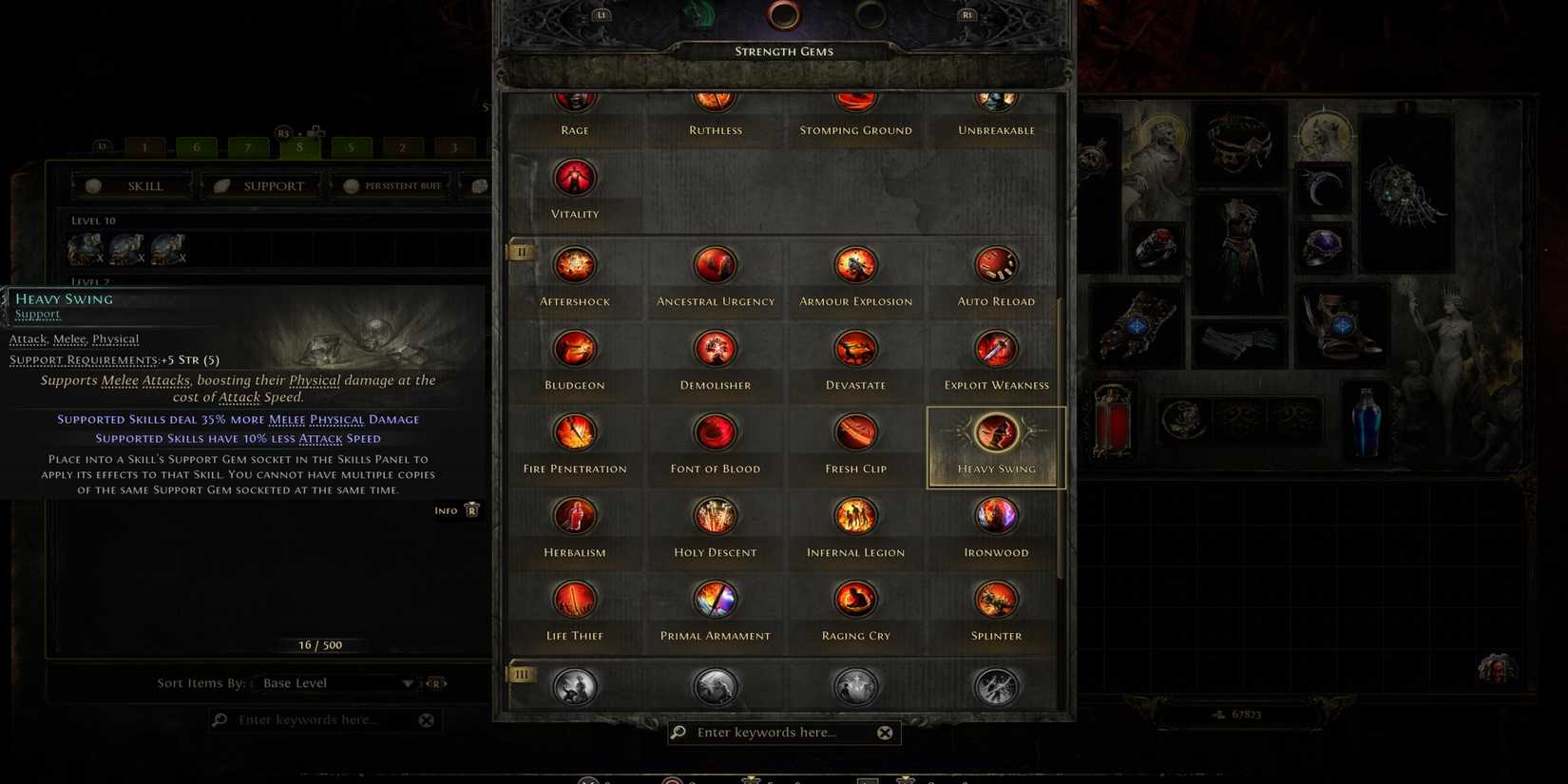Click the Exploit Weakness gem icon
Image resolution: width=1568 pixels, height=784 pixels.
[996, 349]
